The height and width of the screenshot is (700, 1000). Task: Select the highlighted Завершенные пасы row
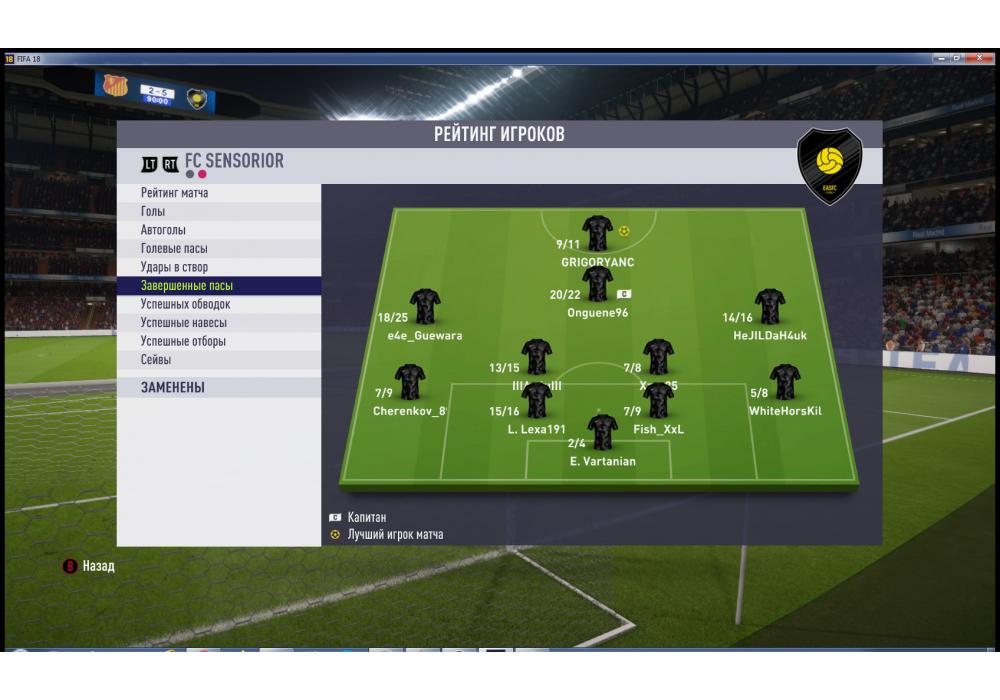[187, 286]
